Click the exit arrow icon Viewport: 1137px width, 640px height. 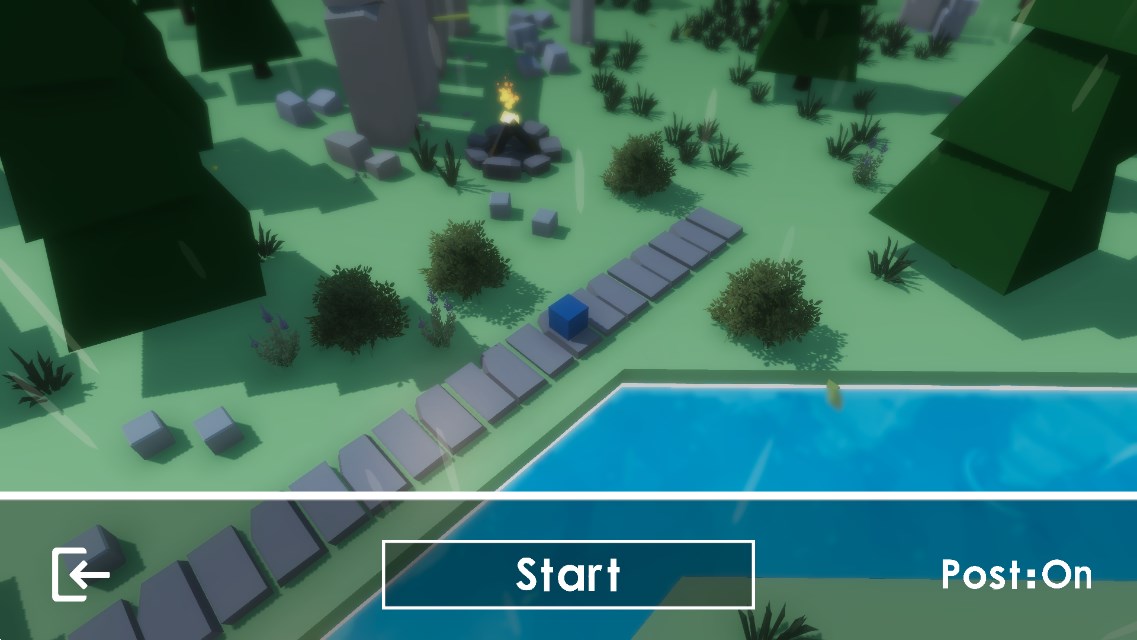[81, 574]
